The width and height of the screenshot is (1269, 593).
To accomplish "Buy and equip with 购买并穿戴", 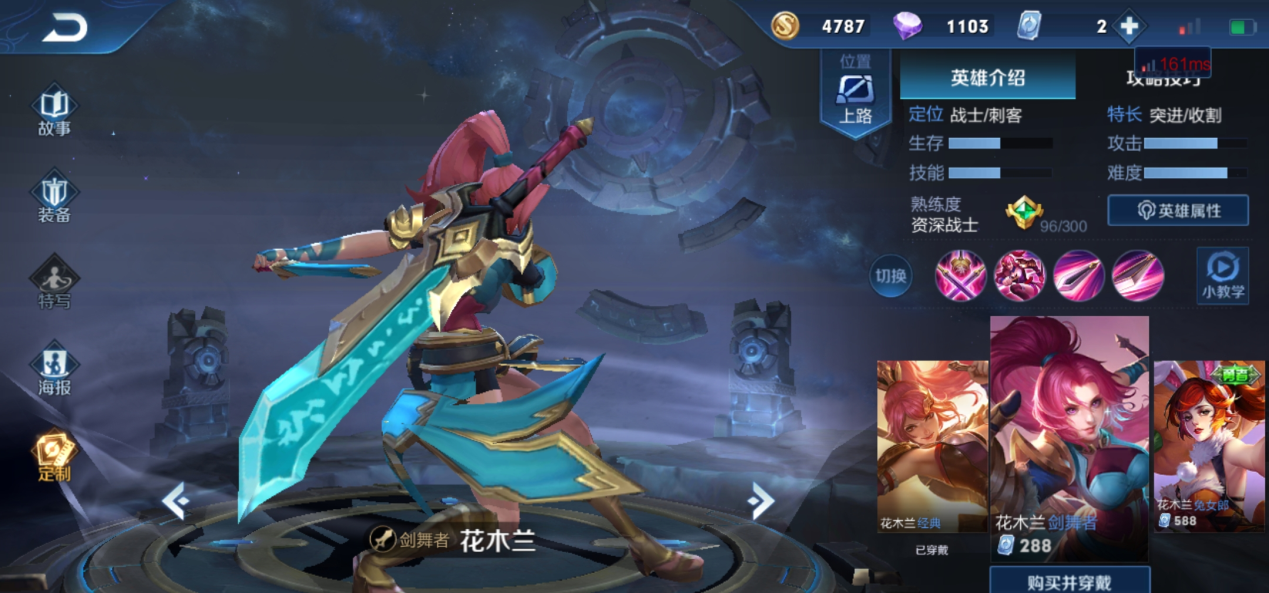I will pyautogui.click(x=1069, y=581).
